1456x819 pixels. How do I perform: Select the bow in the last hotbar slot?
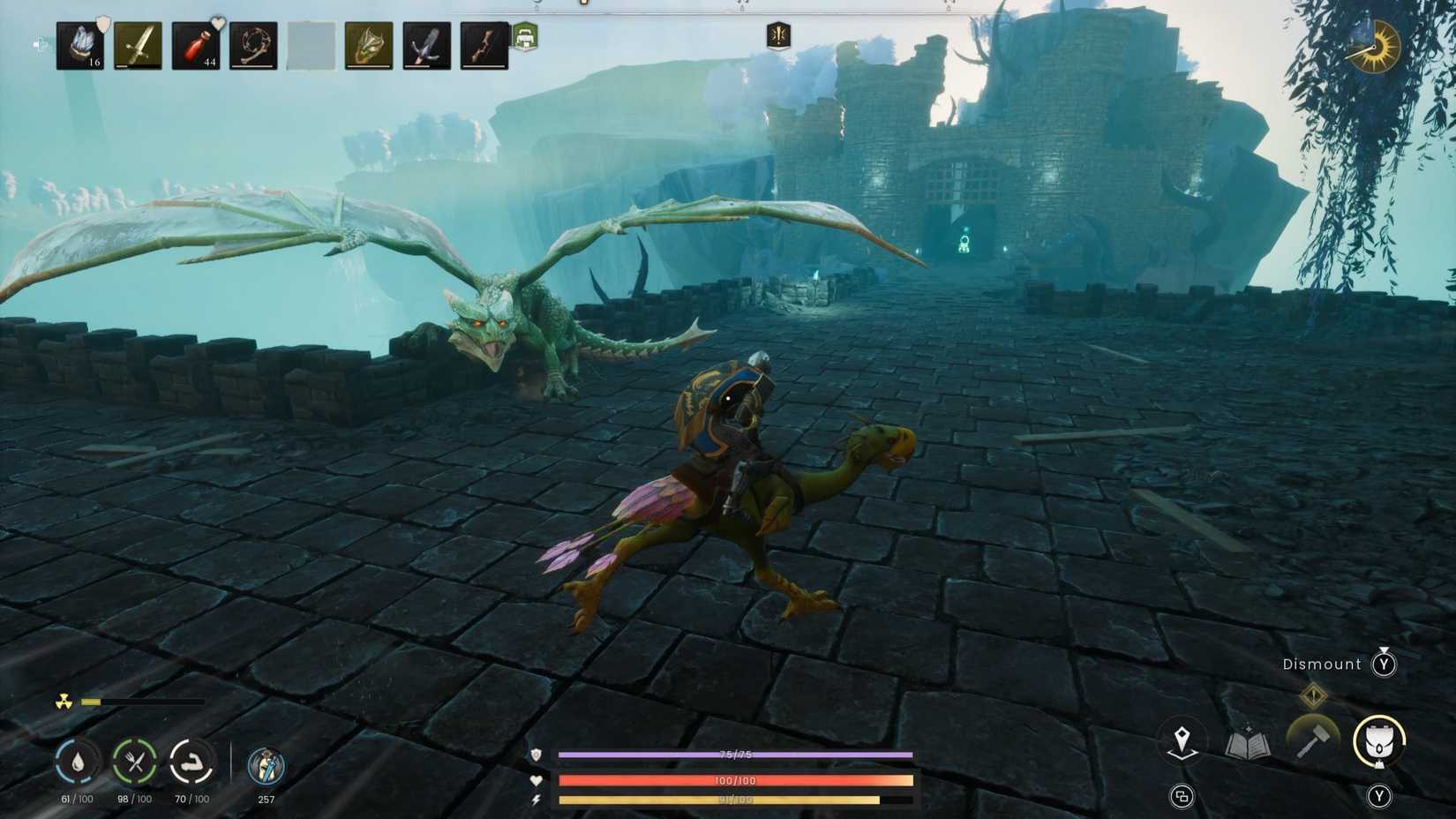pyautogui.click(x=484, y=43)
